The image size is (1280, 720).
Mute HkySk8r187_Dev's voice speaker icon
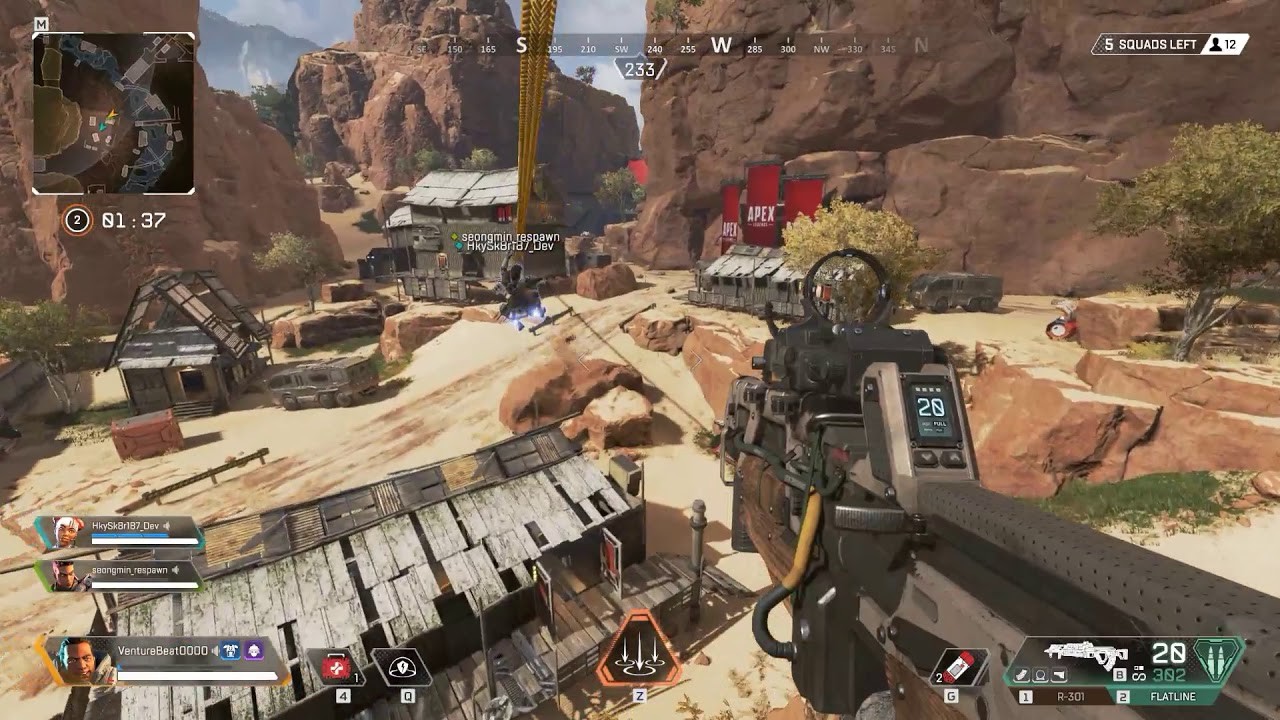(166, 526)
